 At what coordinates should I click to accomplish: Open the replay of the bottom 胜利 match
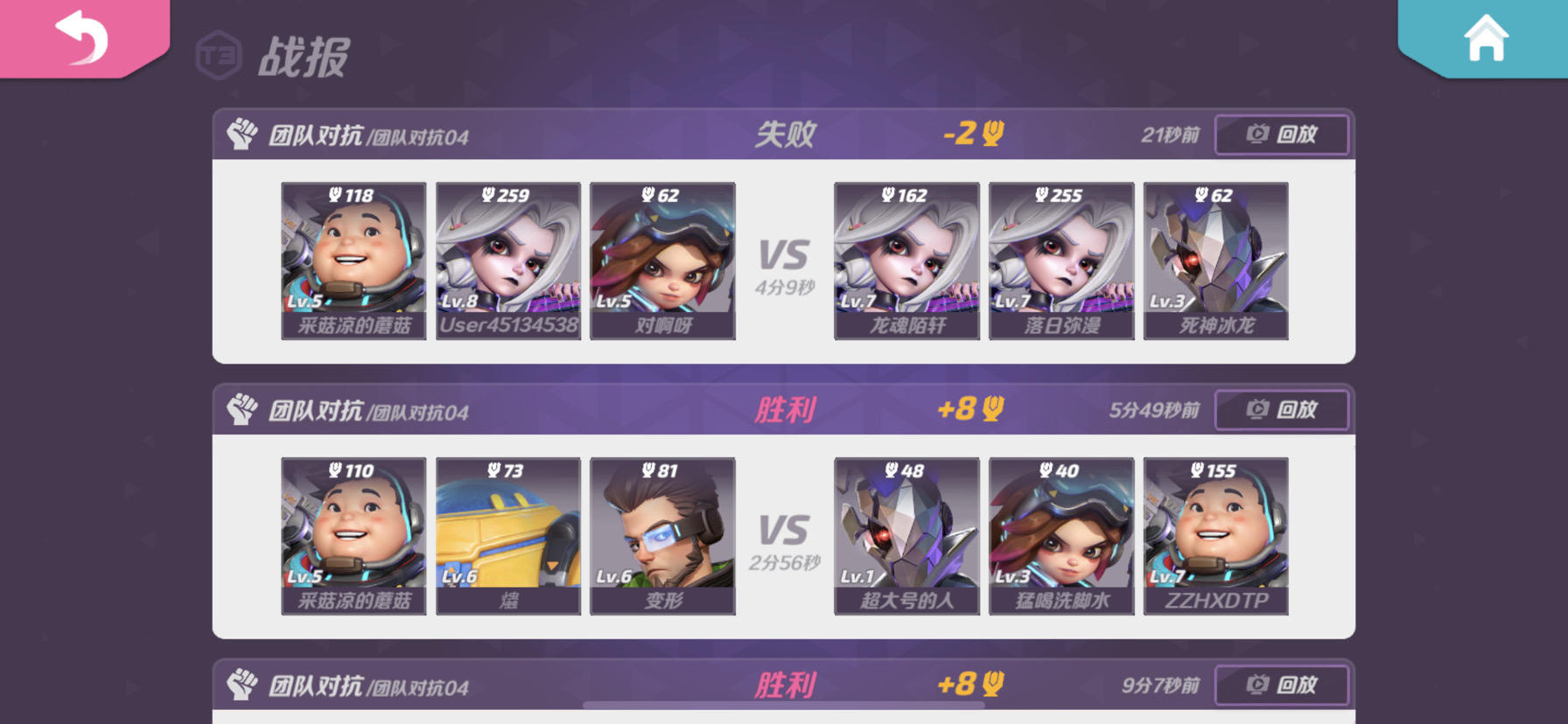(1281, 685)
